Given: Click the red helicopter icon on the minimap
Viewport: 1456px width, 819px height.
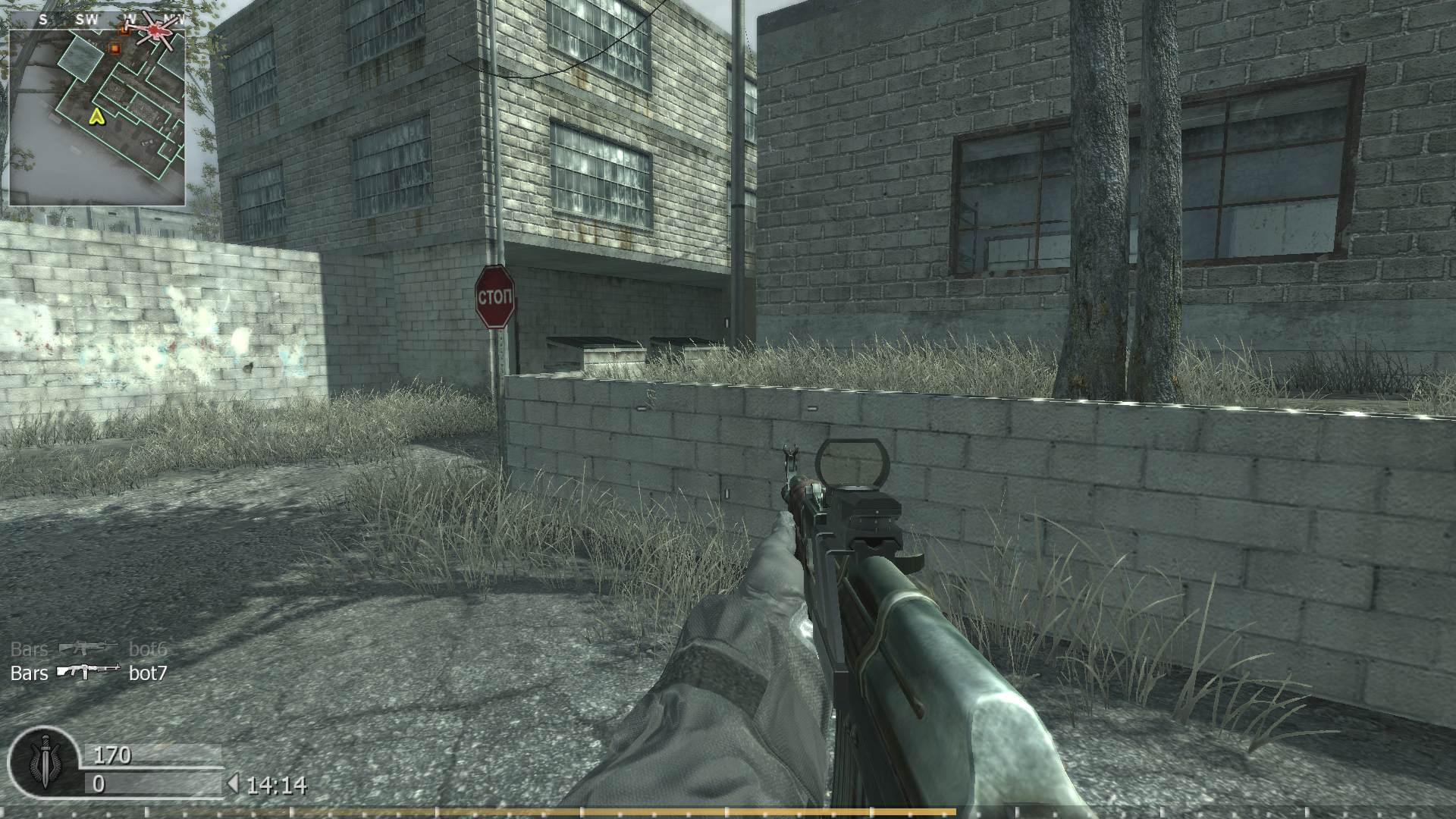Looking at the screenshot, I should [155, 30].
